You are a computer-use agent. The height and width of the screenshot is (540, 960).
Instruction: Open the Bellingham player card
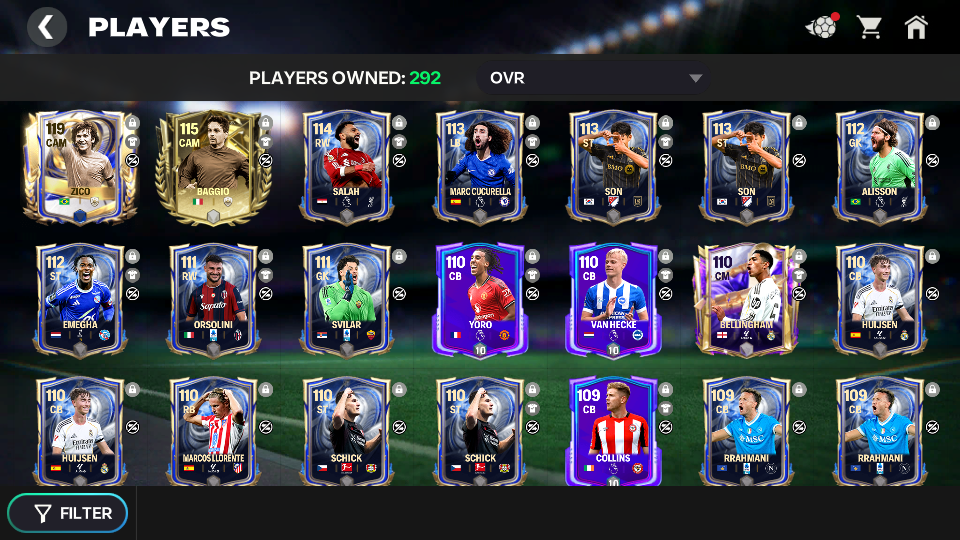[x=744, y=298]
